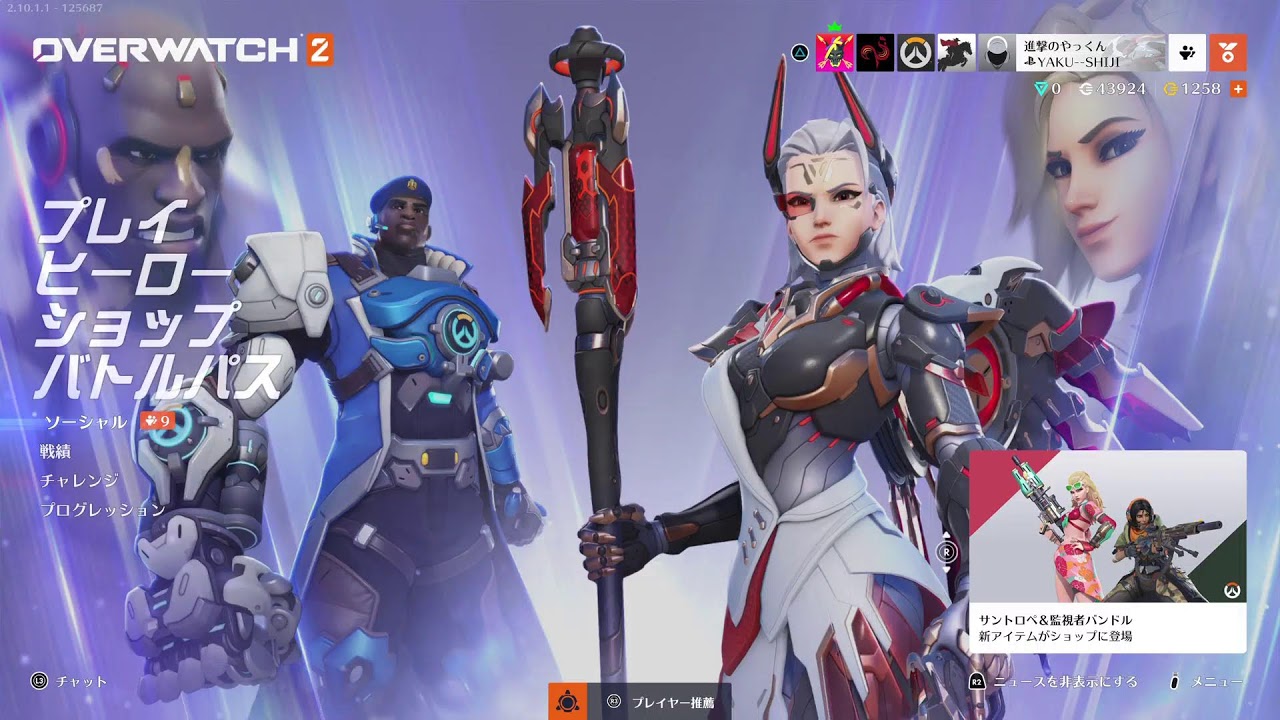This screenshot has height=720, width=1280.
Task: Open the group finder people icon
Action: [1187, 53]
